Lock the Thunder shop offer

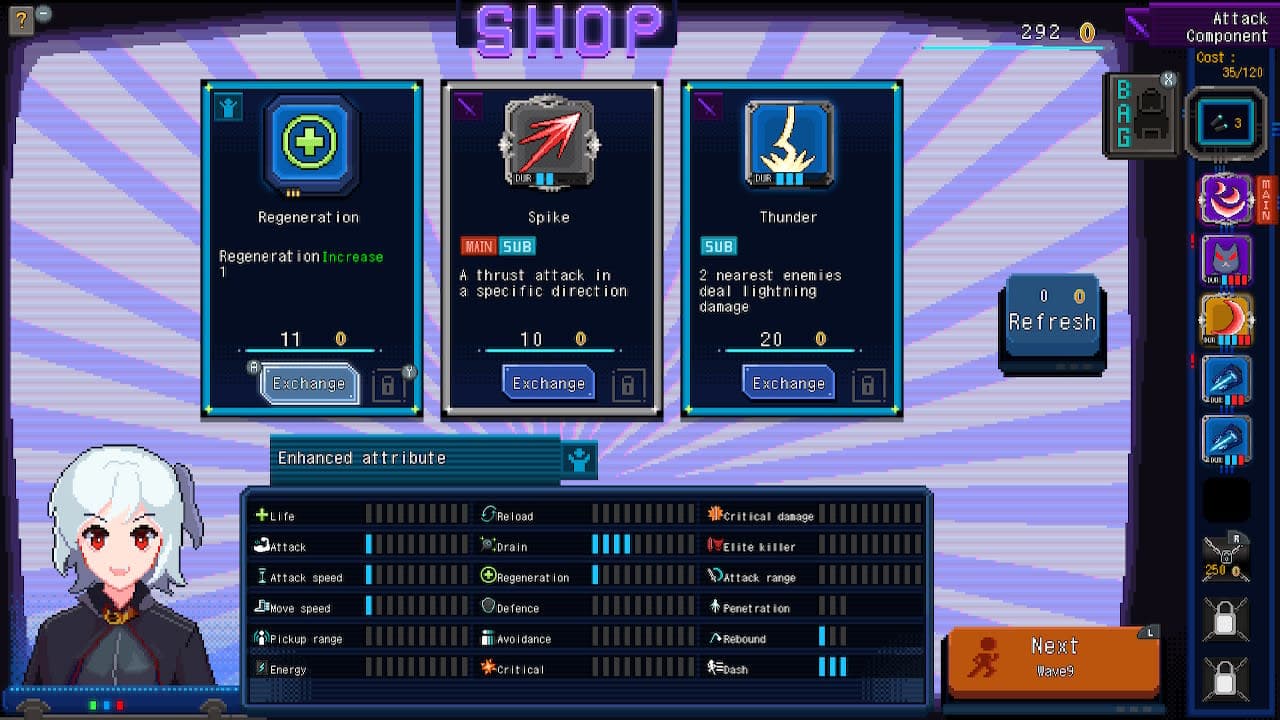point(869,383)
